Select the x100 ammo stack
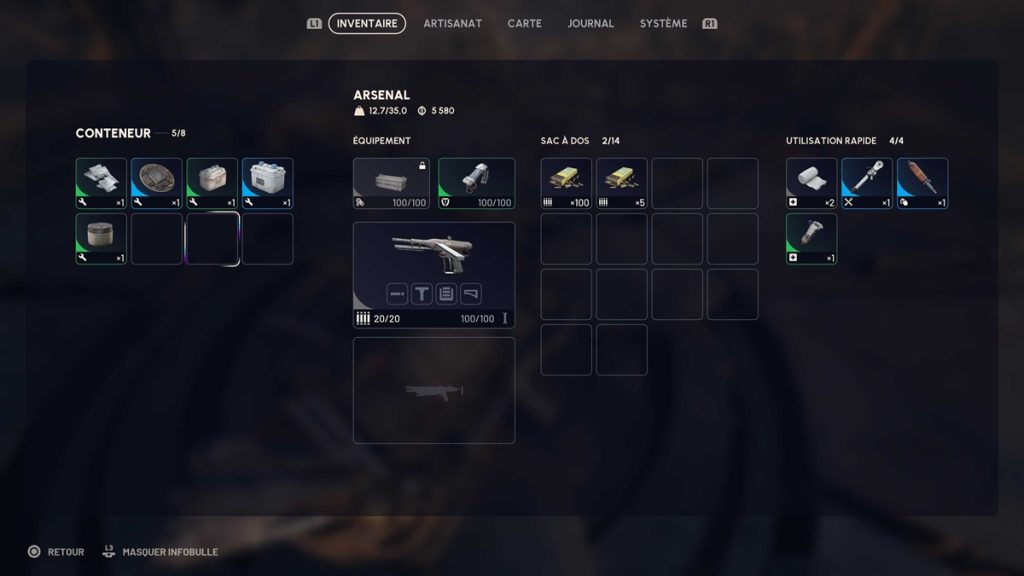Screen dimensions: 1024x576 tap(566, 183)
